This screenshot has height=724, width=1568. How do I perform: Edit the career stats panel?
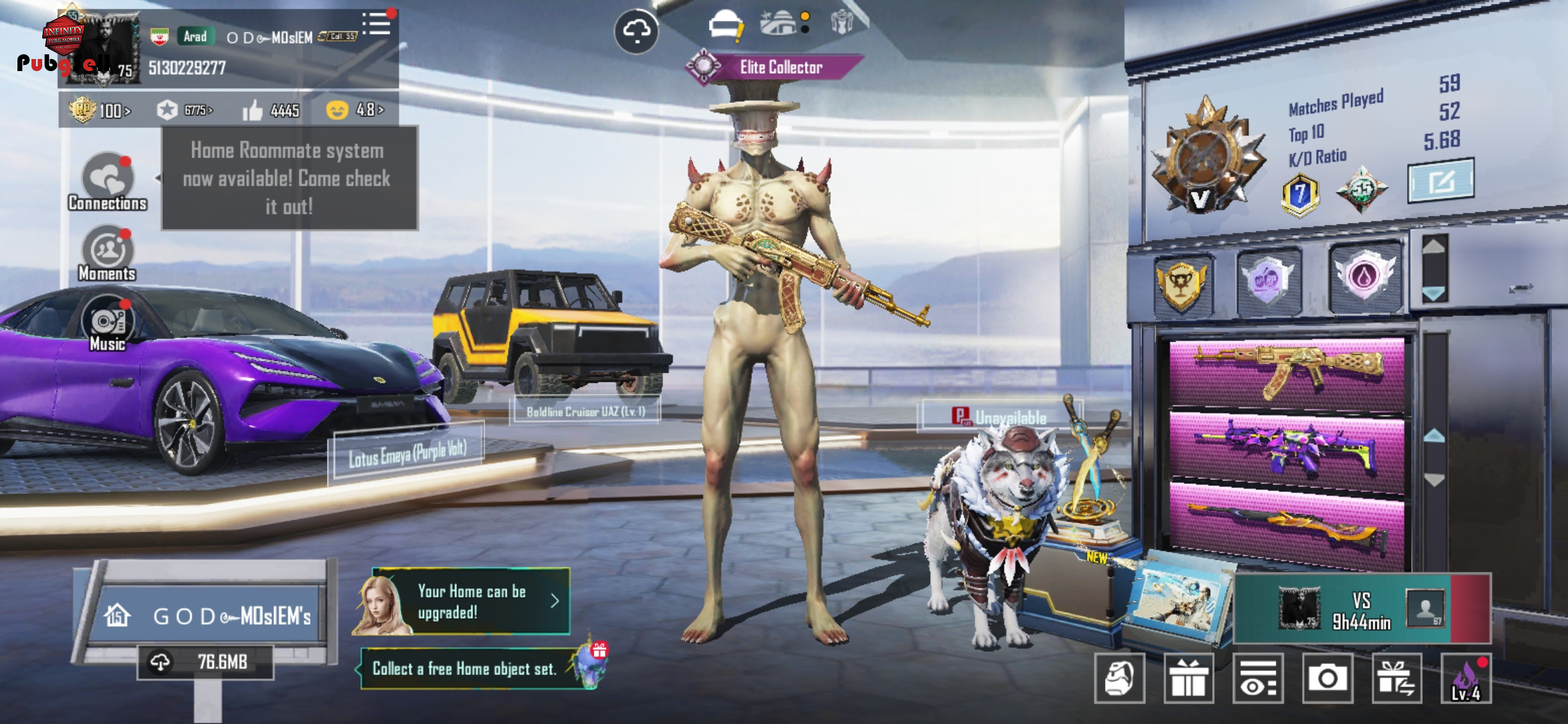[x=1441, y=181]
